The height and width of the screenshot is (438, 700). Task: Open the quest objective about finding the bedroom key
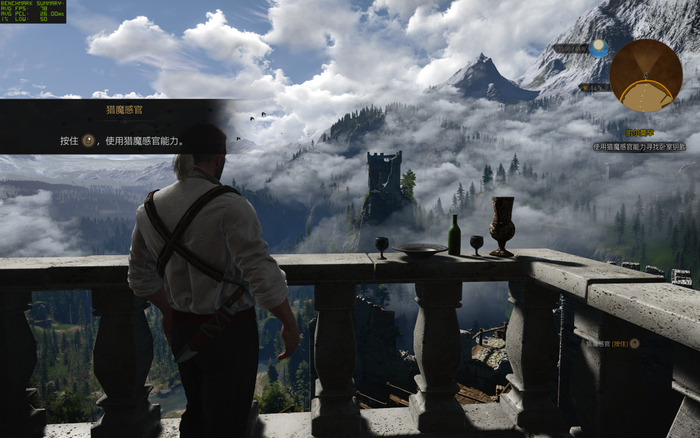(x=639, y=146)
